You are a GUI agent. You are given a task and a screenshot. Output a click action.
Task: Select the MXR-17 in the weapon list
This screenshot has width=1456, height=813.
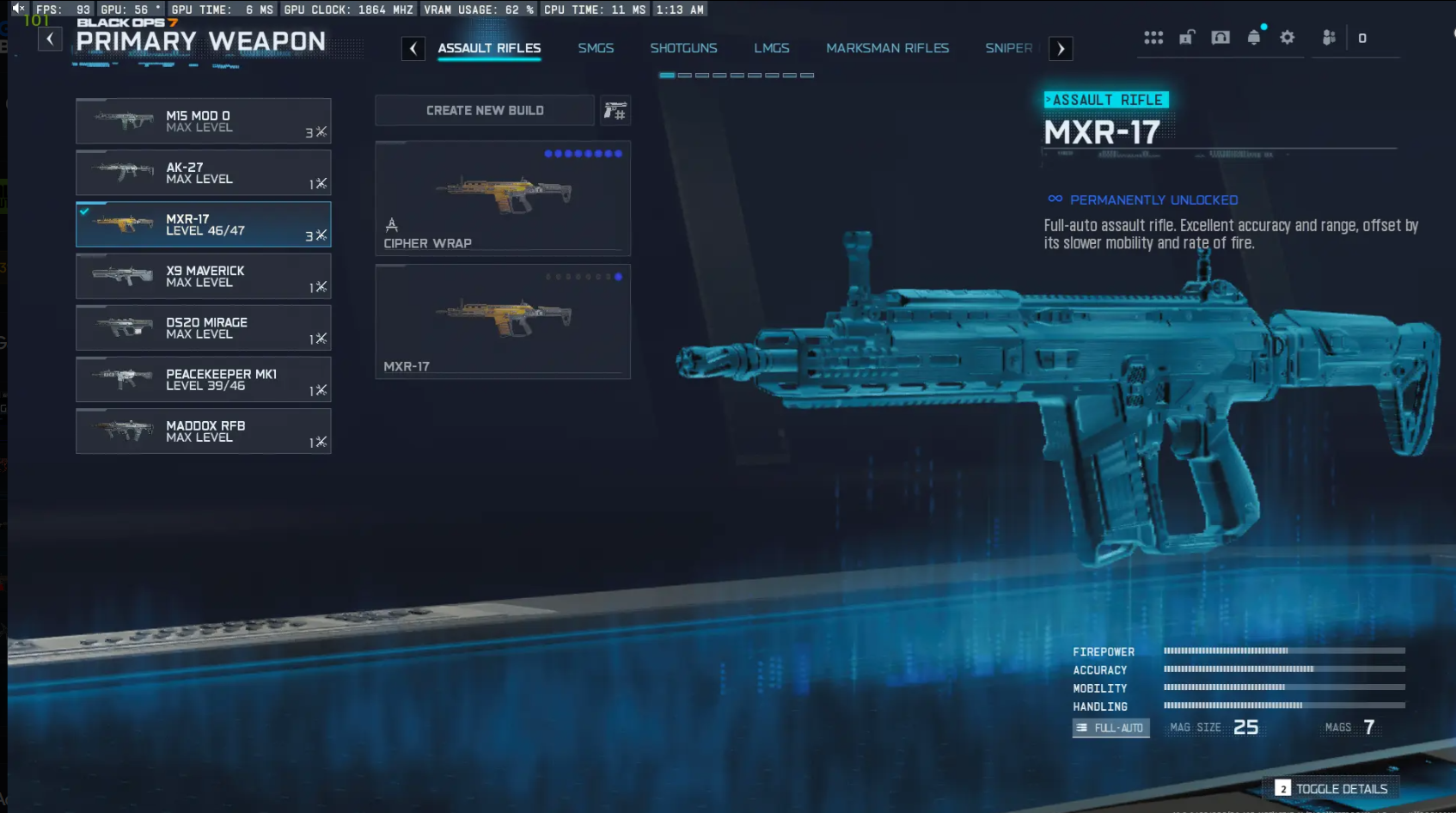(x=204, y=224)
